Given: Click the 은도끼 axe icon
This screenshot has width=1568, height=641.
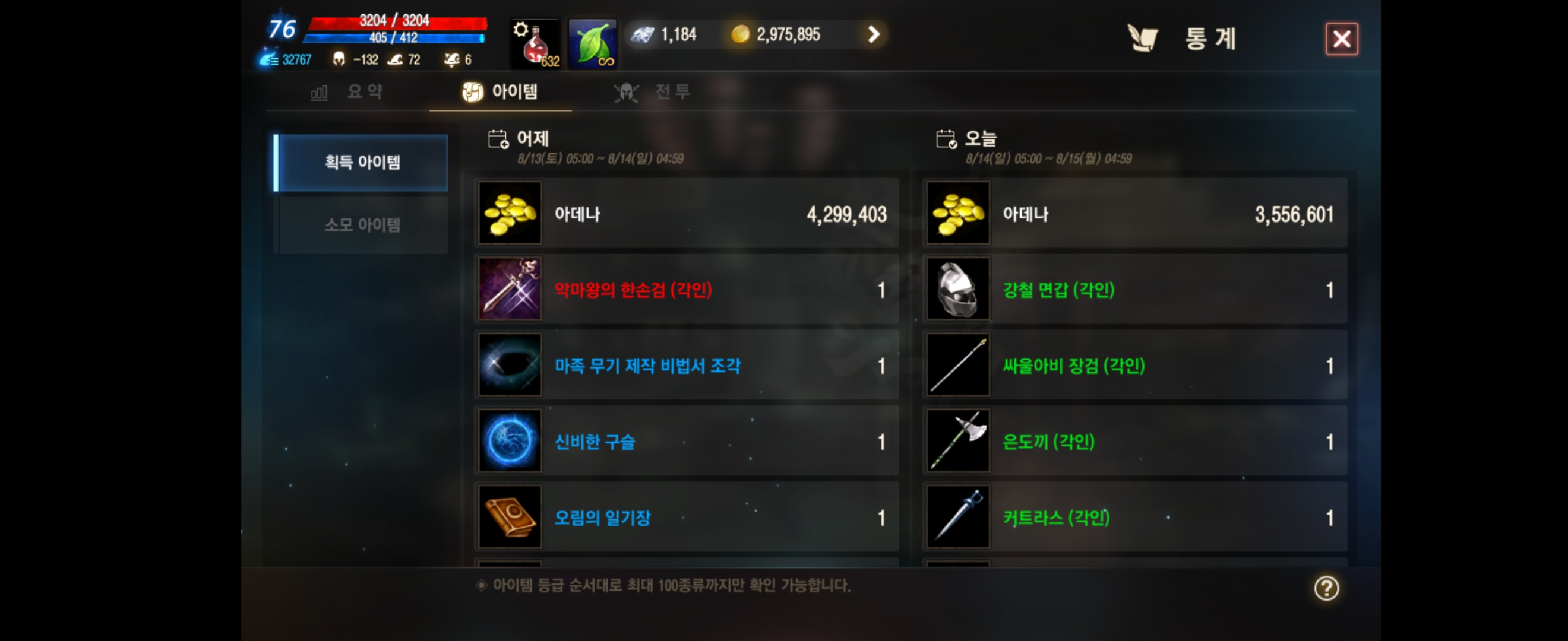Looking at the screenshot, I should click(x=957, y=442).
